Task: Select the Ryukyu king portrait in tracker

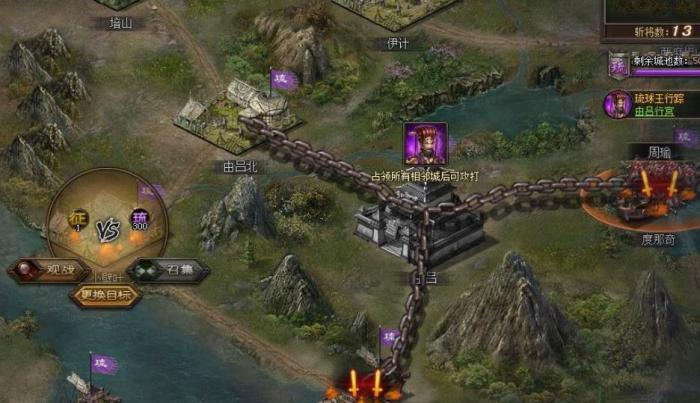Action: tap(617, 103)
